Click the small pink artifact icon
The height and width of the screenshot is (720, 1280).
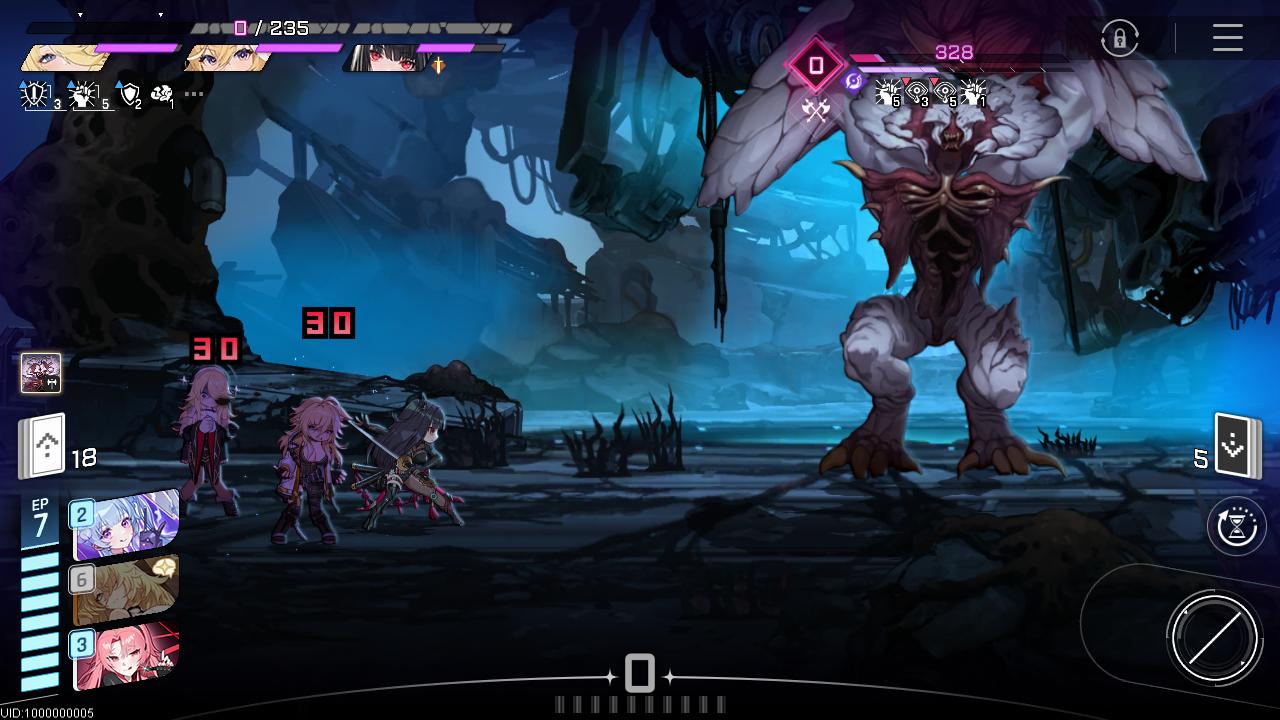[x=41, y=373]
